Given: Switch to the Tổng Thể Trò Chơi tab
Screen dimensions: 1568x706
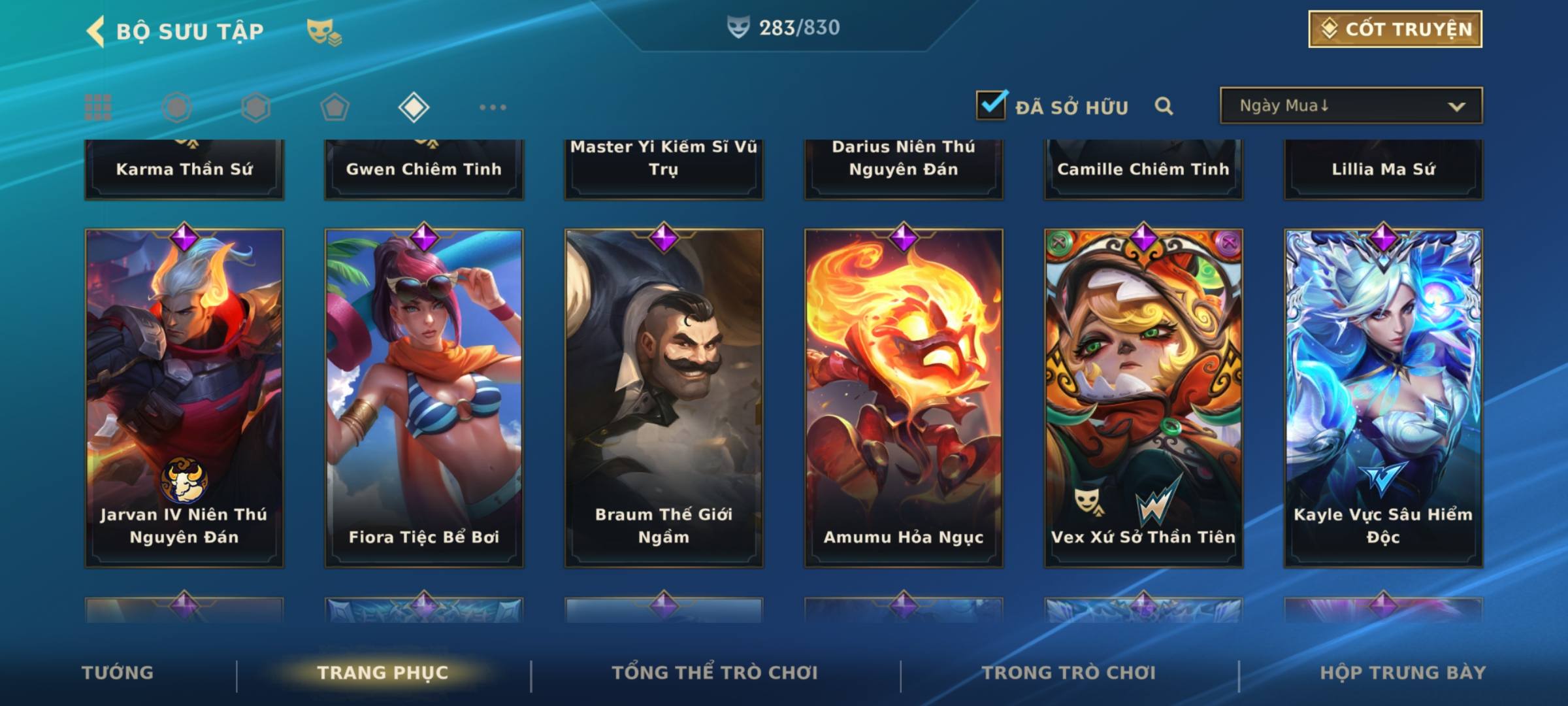Looking at the screenshot, I should [715, 673].
